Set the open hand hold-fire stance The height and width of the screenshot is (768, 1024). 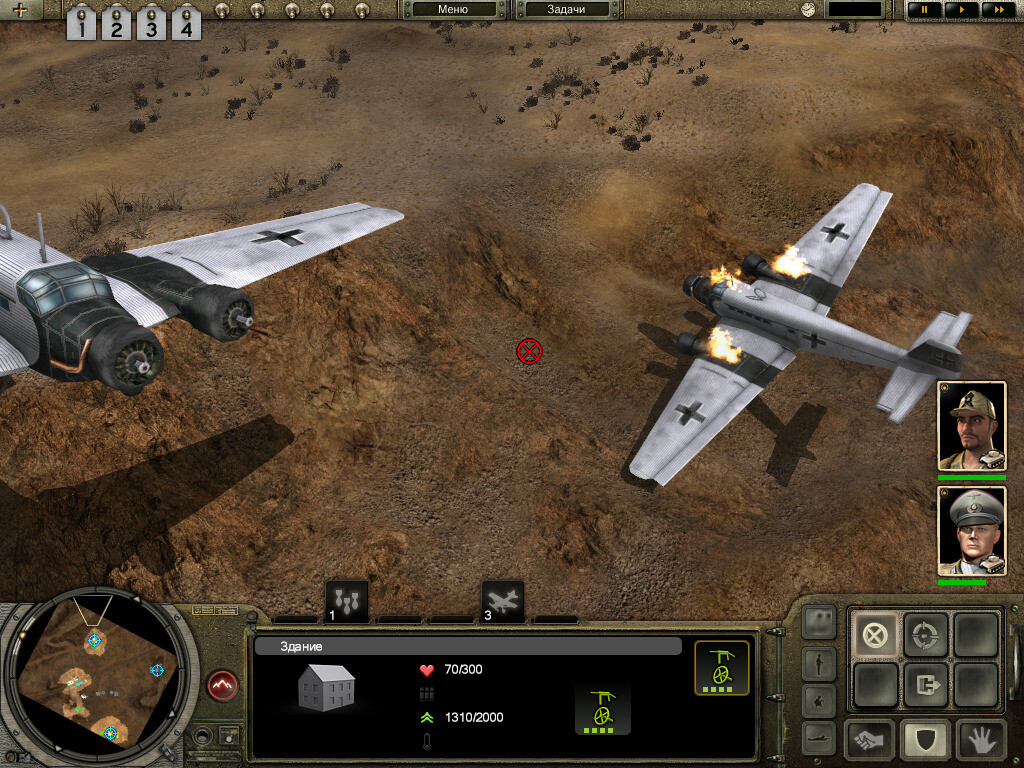coord(980,739)
